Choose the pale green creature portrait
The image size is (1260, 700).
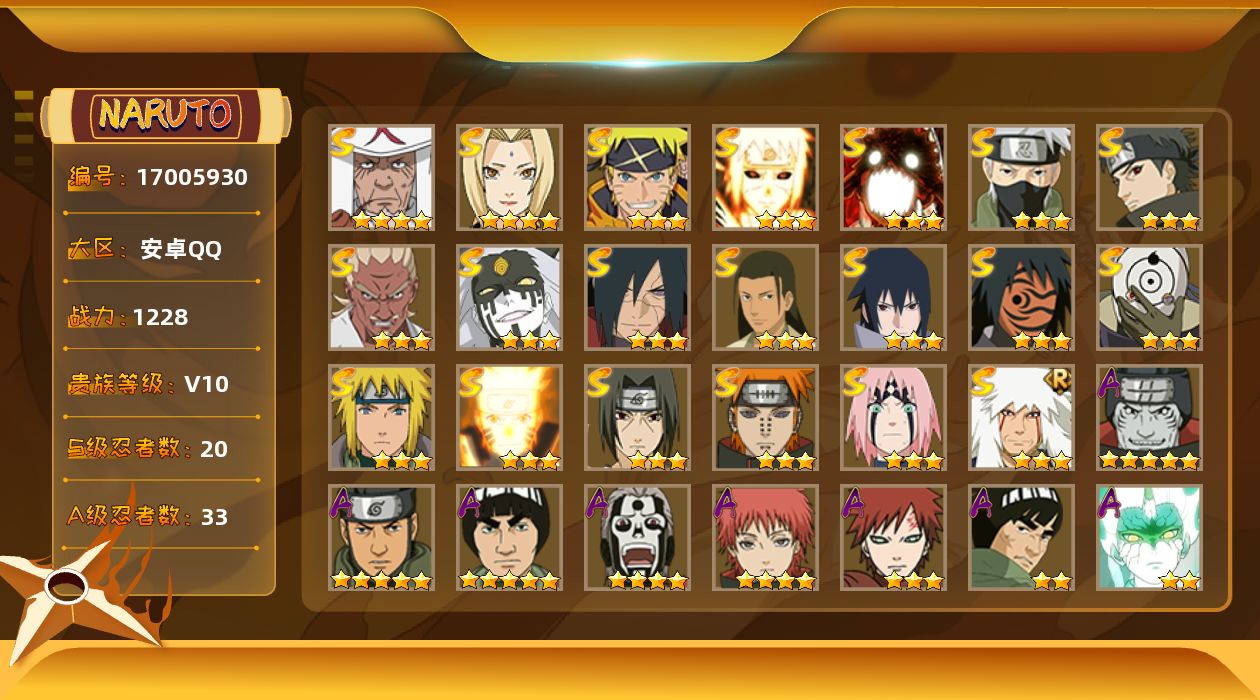1149,538
